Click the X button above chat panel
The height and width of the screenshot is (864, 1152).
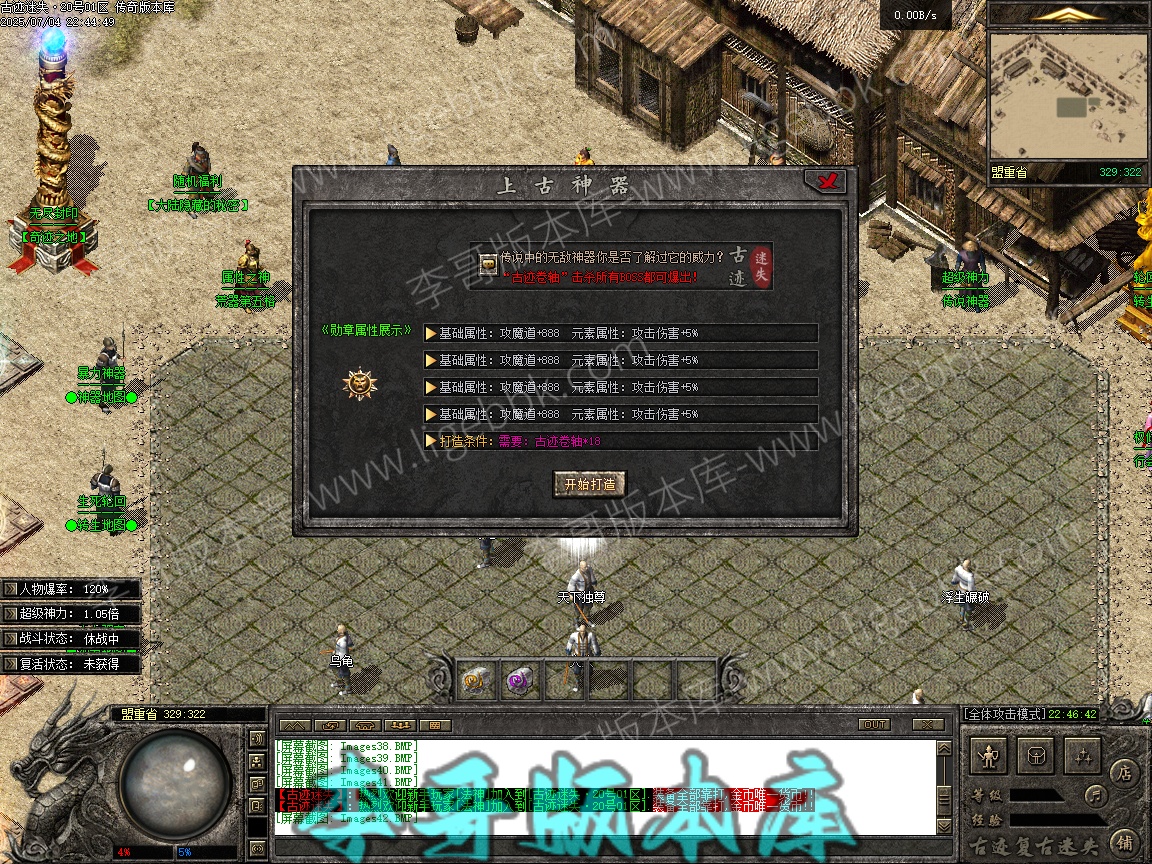coord(929,724)
